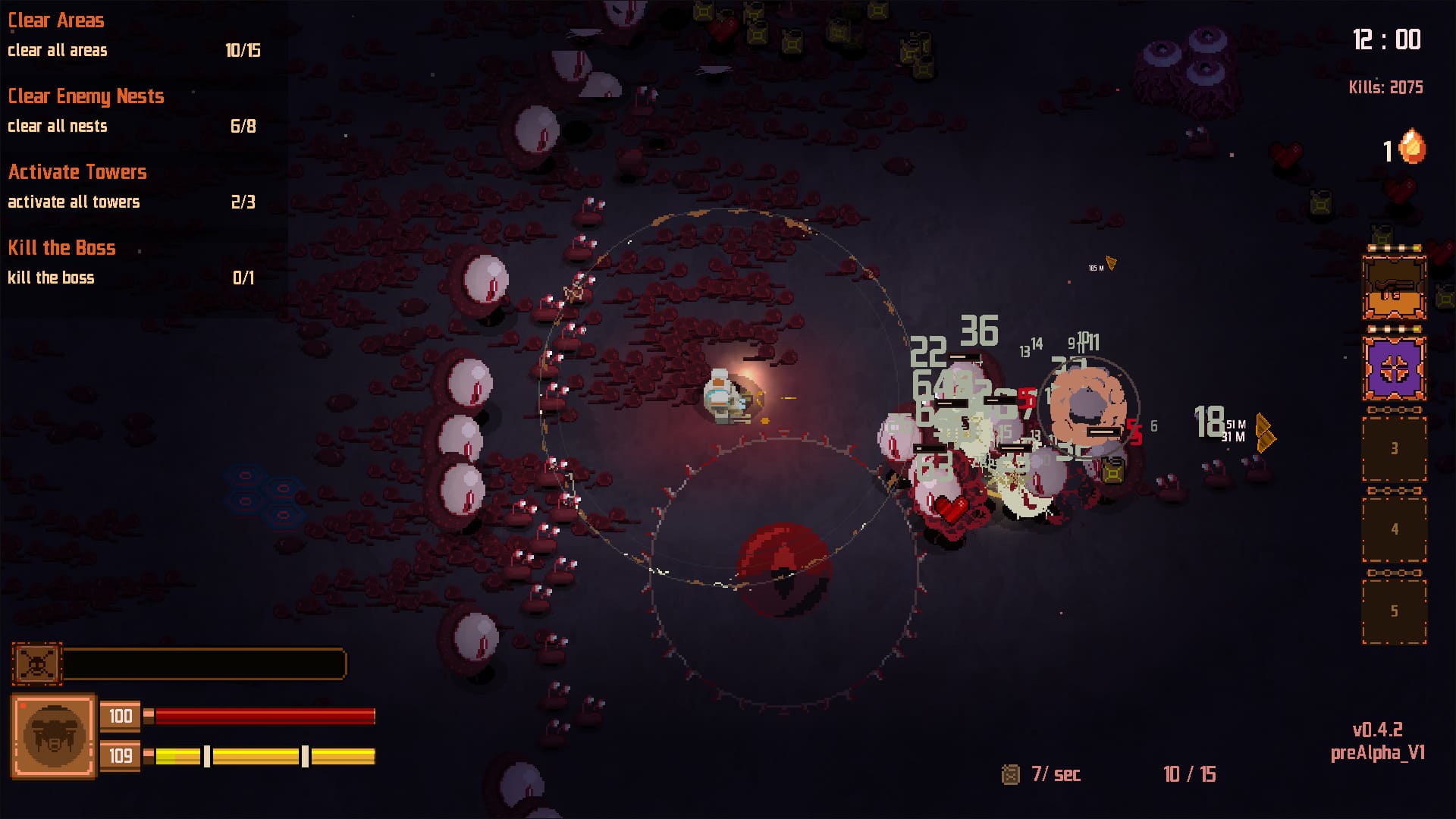Click the empty slot numbered 3
Viewport: 1456px width, 819px height.
coord(1394,449)
